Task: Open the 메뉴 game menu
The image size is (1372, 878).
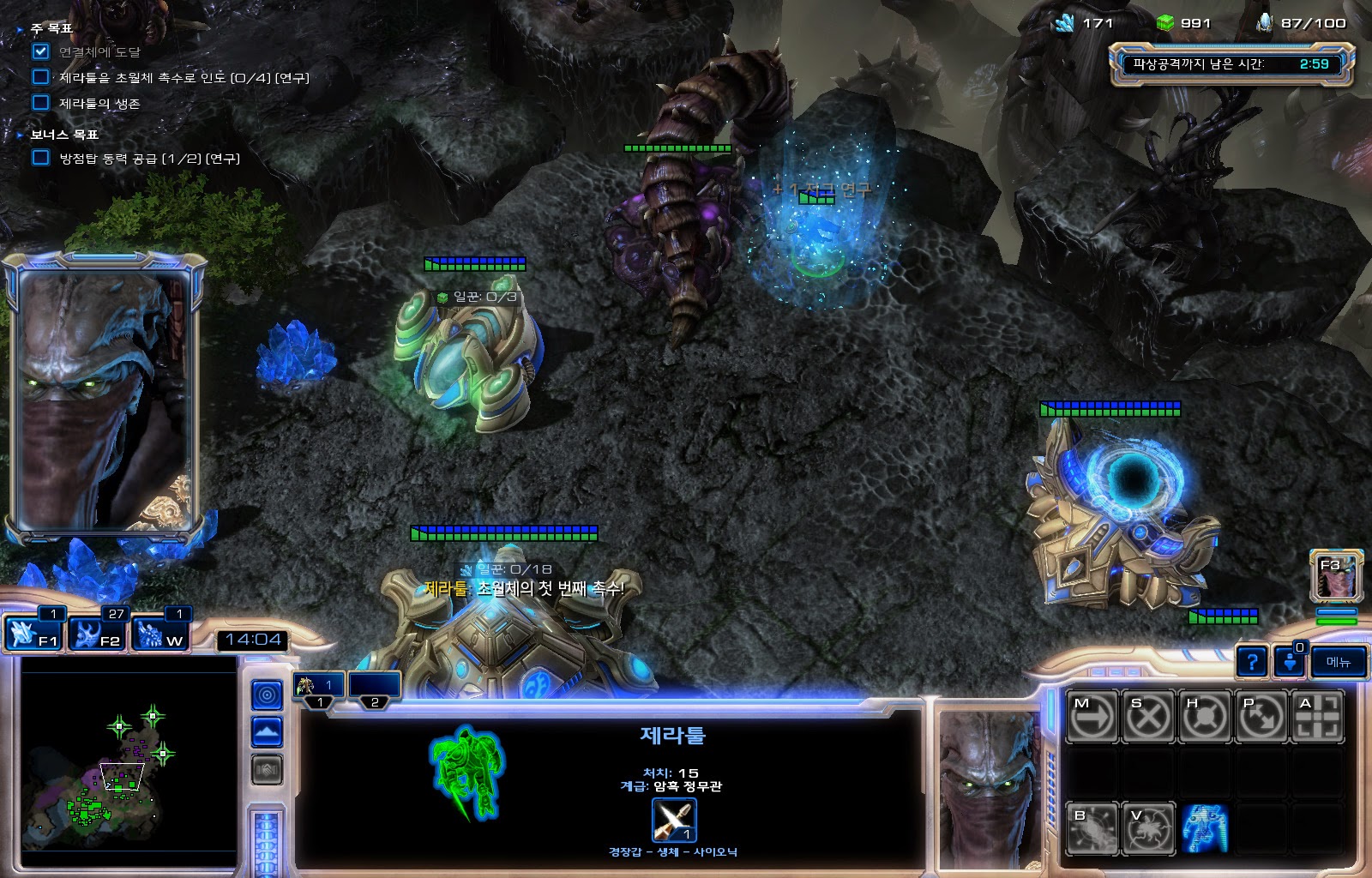Action: click(1339, 662)
